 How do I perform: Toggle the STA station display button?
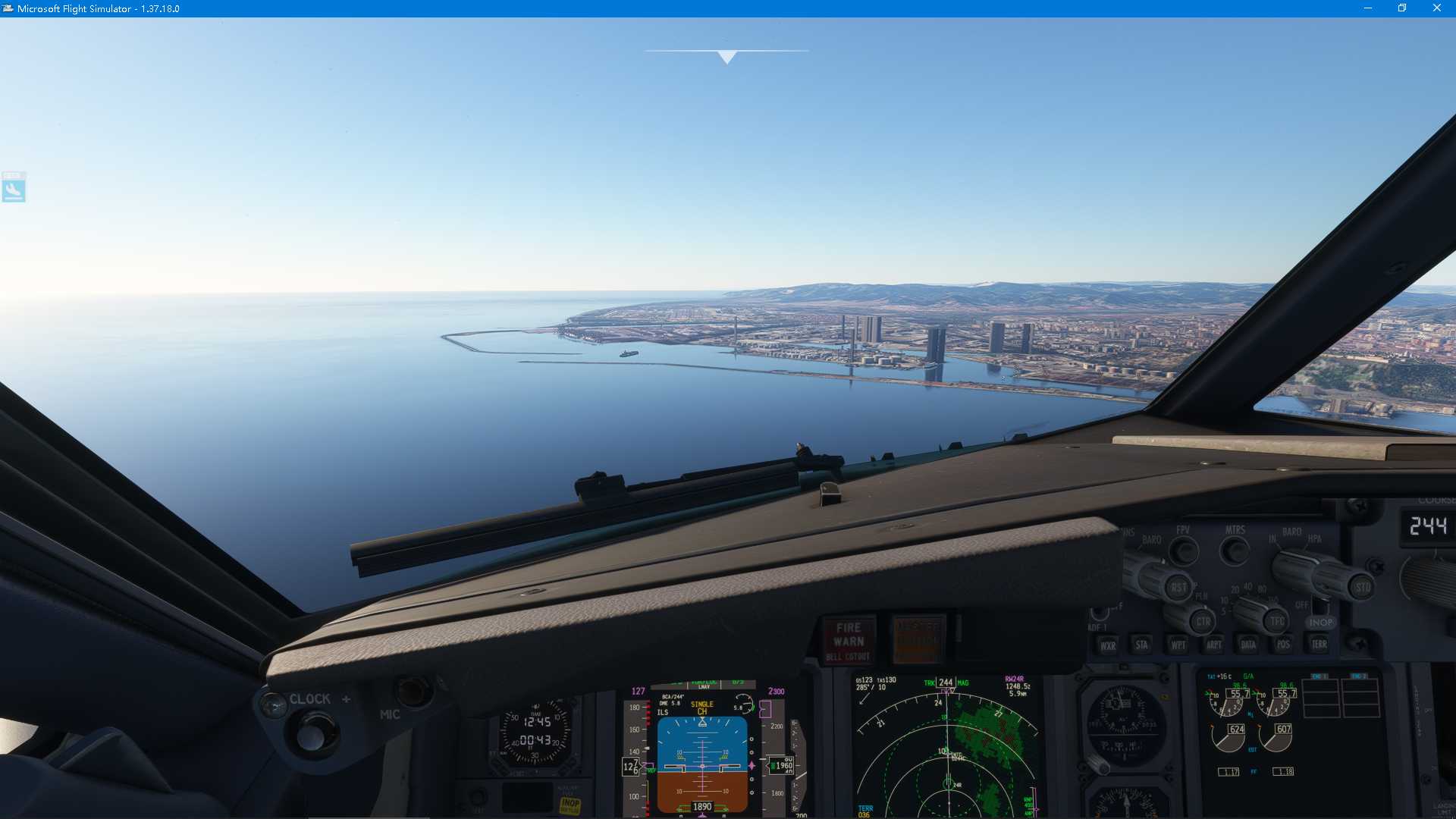tap(1141, 644)
